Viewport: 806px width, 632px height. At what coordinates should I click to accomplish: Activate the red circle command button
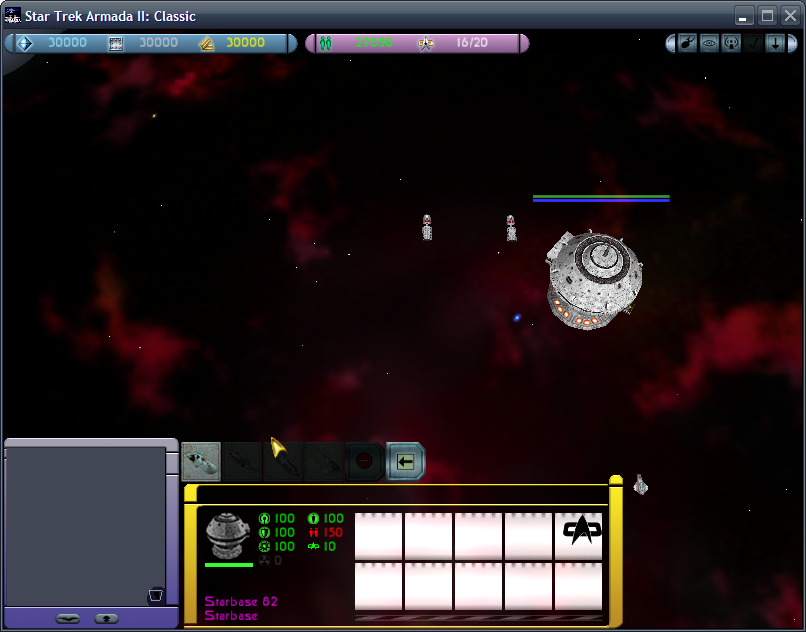pos(365,462)
